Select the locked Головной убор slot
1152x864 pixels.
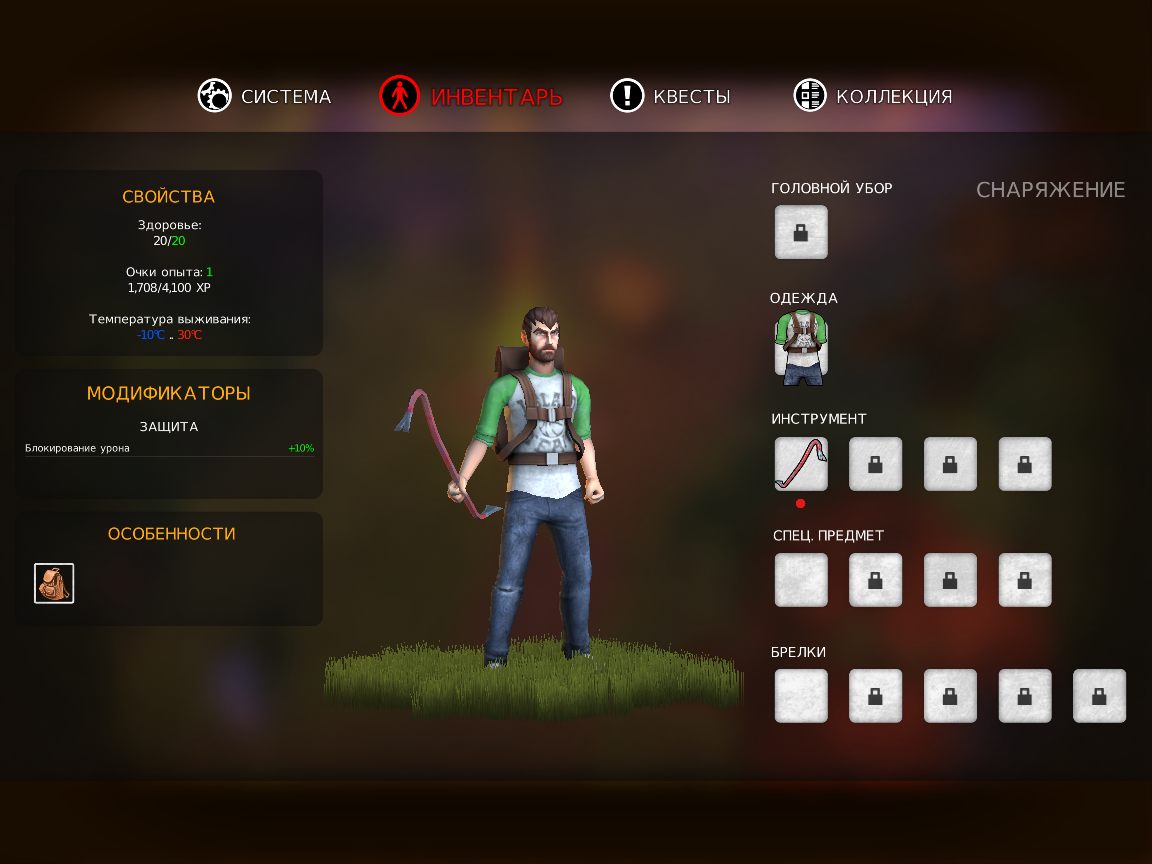[801, 232]
